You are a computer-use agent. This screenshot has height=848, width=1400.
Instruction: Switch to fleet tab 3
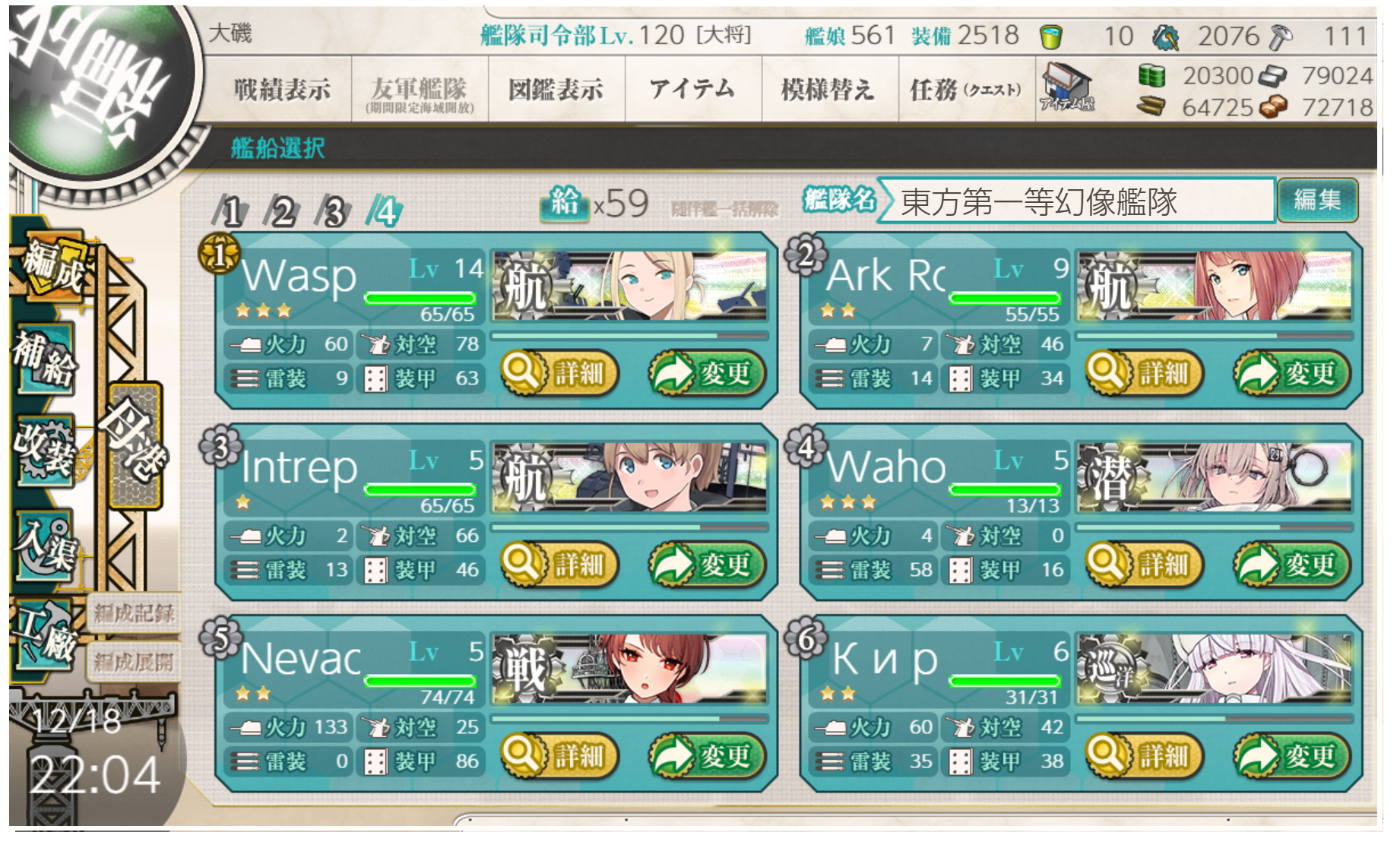tap(333, 211)
